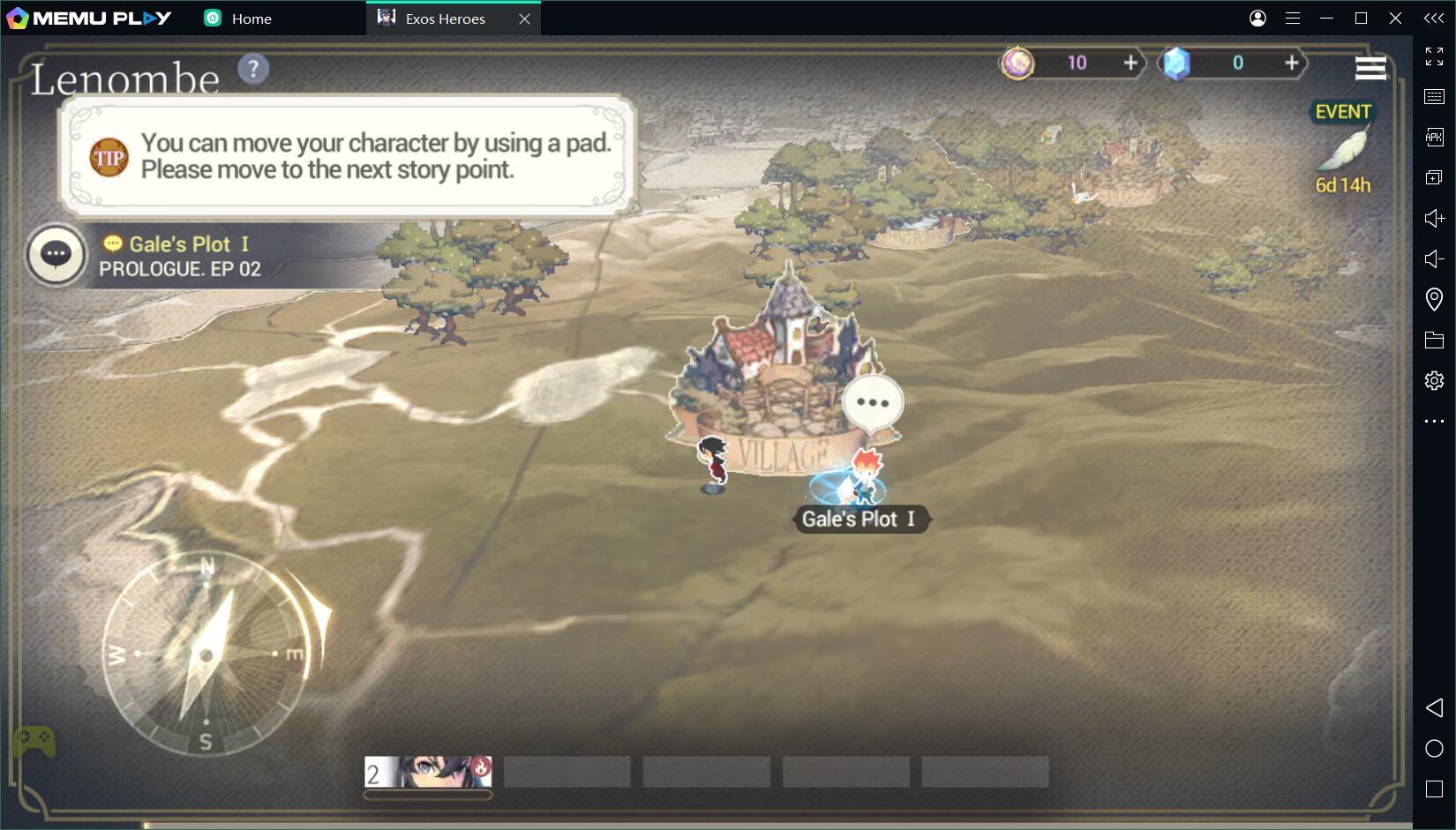
Task: Open the hamburger main menu
Action: (1370, 68)
